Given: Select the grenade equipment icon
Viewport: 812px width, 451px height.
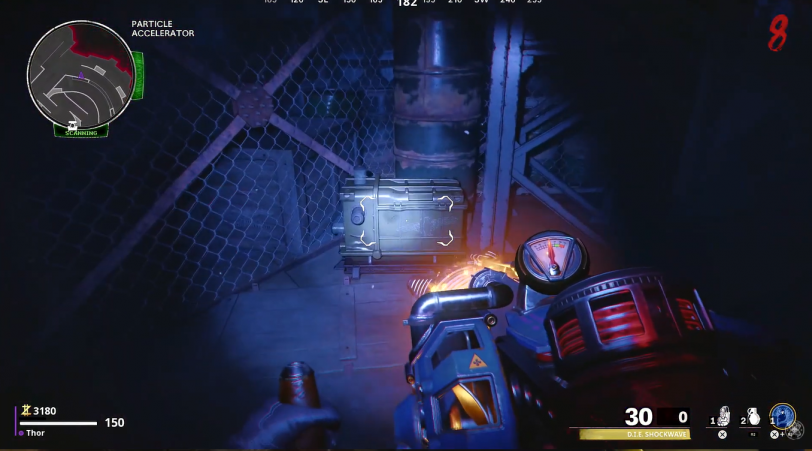Looking at the screenshot, I should [x=754, y=416].
